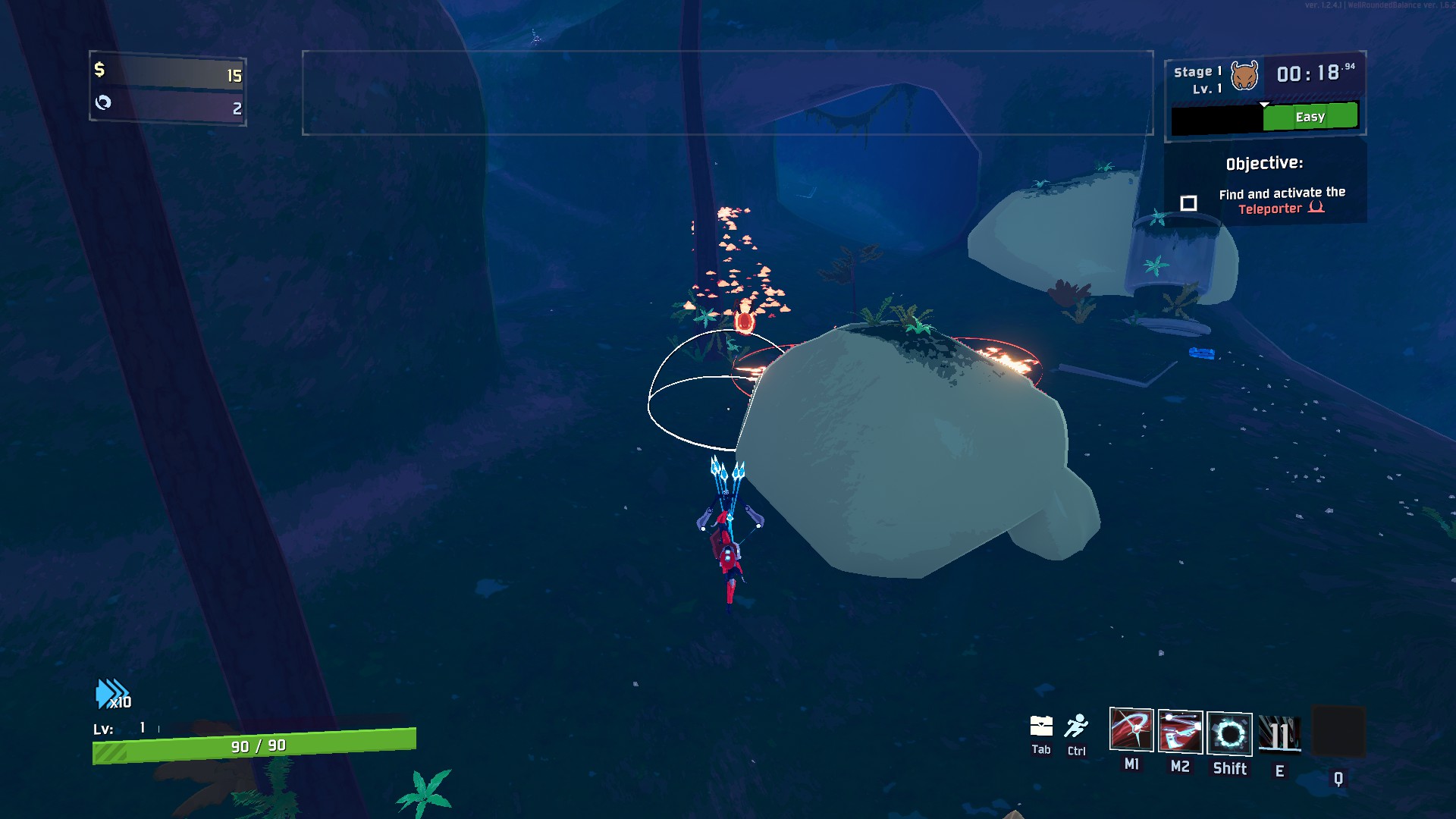Image resolution: width=1456 pixels, height=819 pixels.
Task: Toggle the sprint running-man icon
Action: 1076,726
